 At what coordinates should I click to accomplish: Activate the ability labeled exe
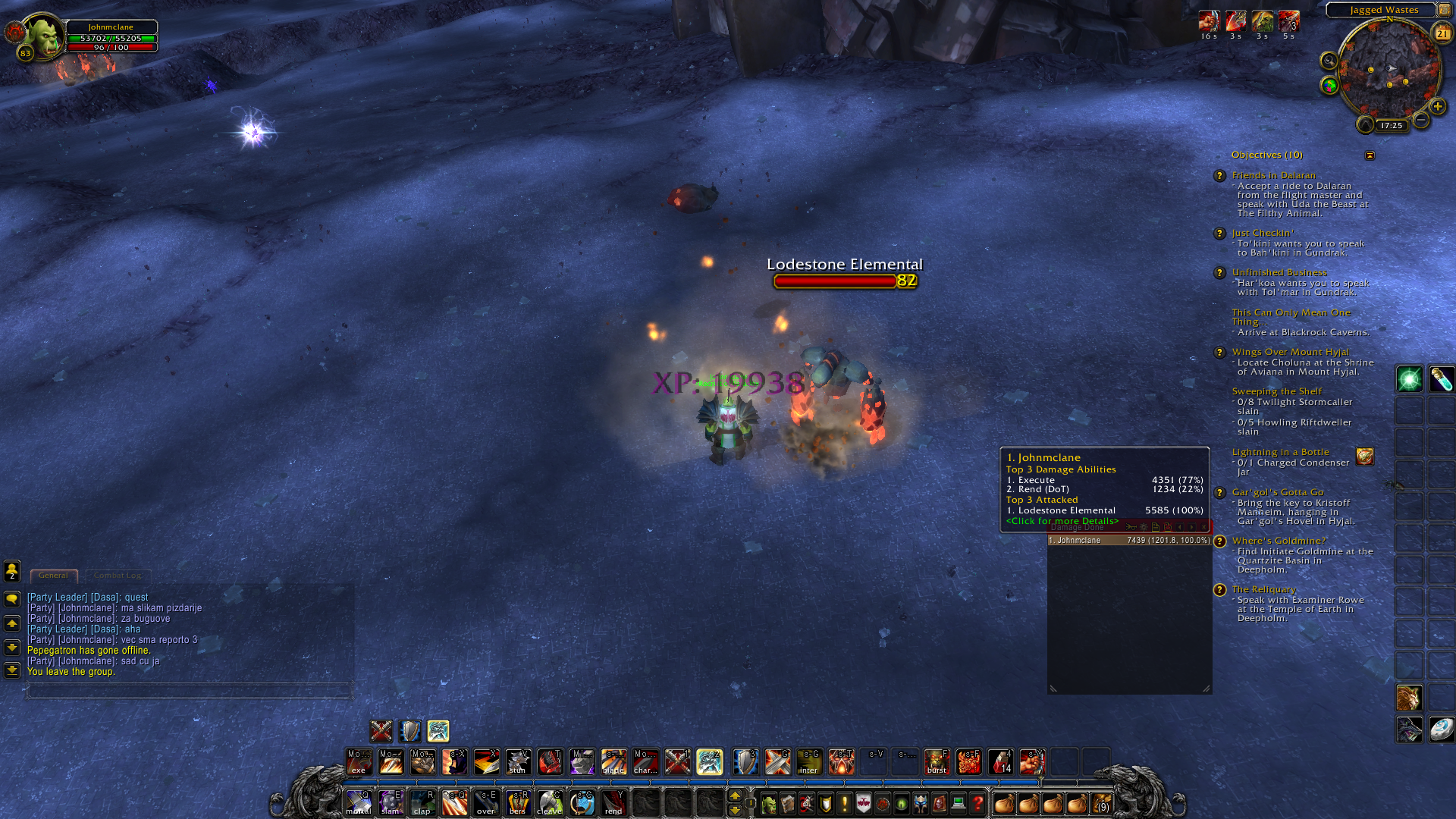[359, 761]
